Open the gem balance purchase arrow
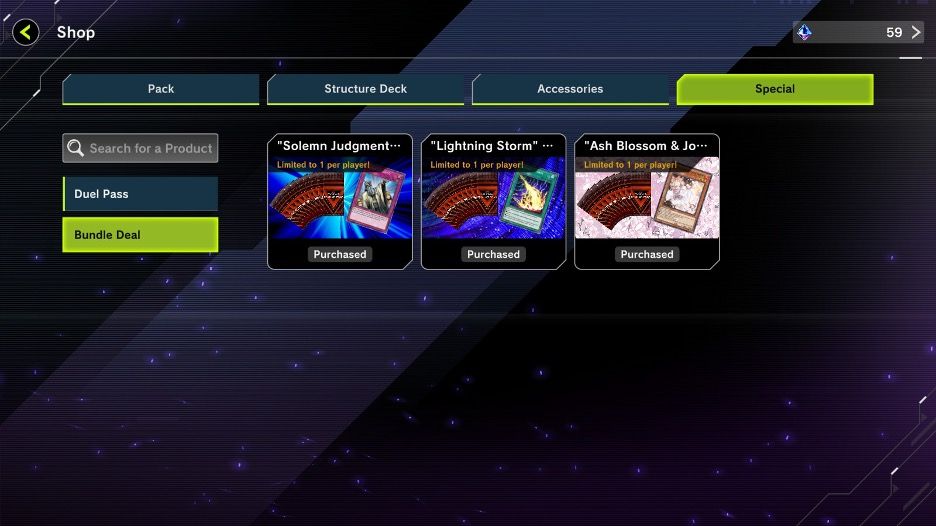This screenshot has width=936, height=526. pos(915,32)
